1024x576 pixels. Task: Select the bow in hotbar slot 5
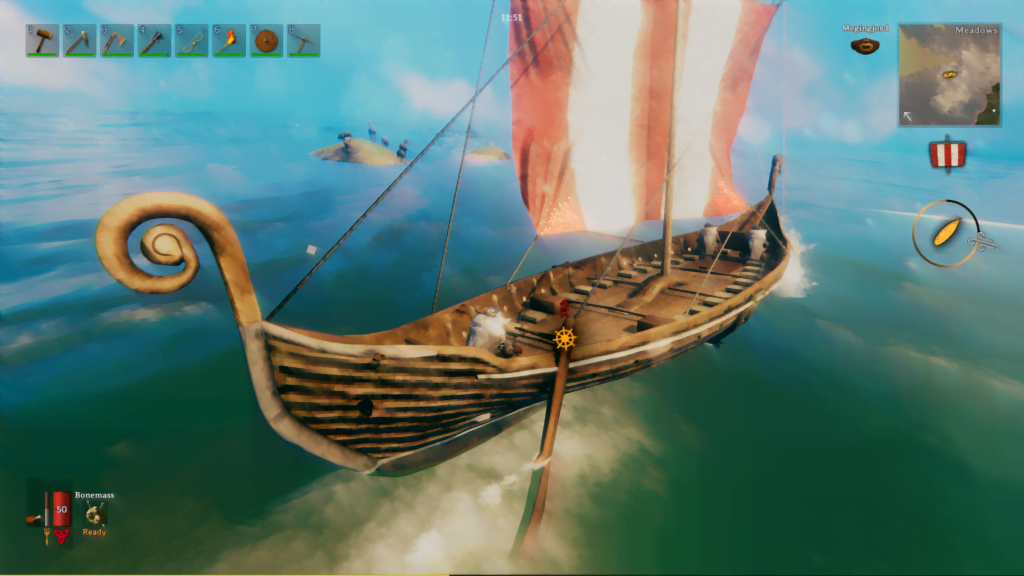(x=191, y=40)
